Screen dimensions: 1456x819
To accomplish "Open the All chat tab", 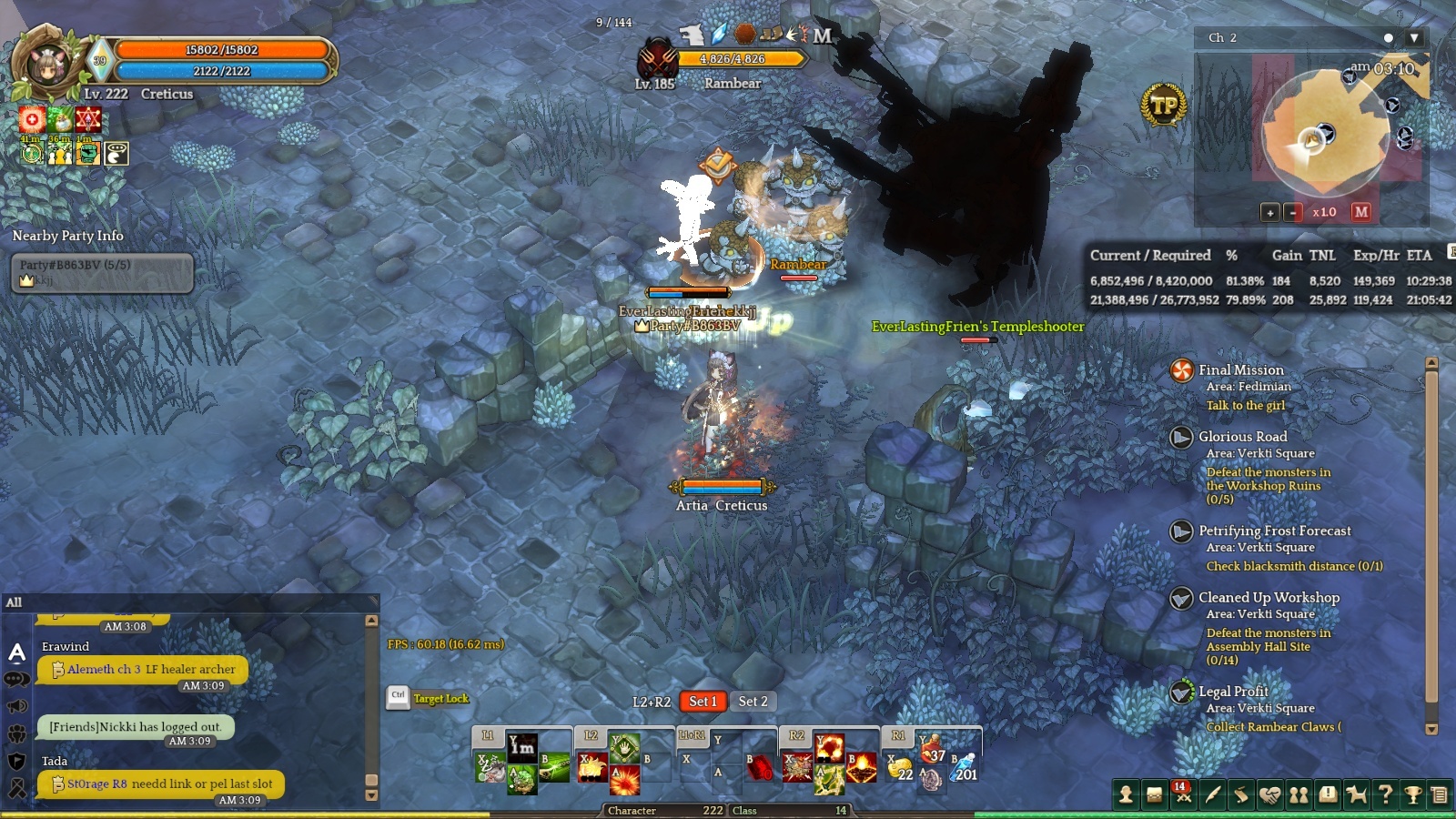I will (14, 602).
